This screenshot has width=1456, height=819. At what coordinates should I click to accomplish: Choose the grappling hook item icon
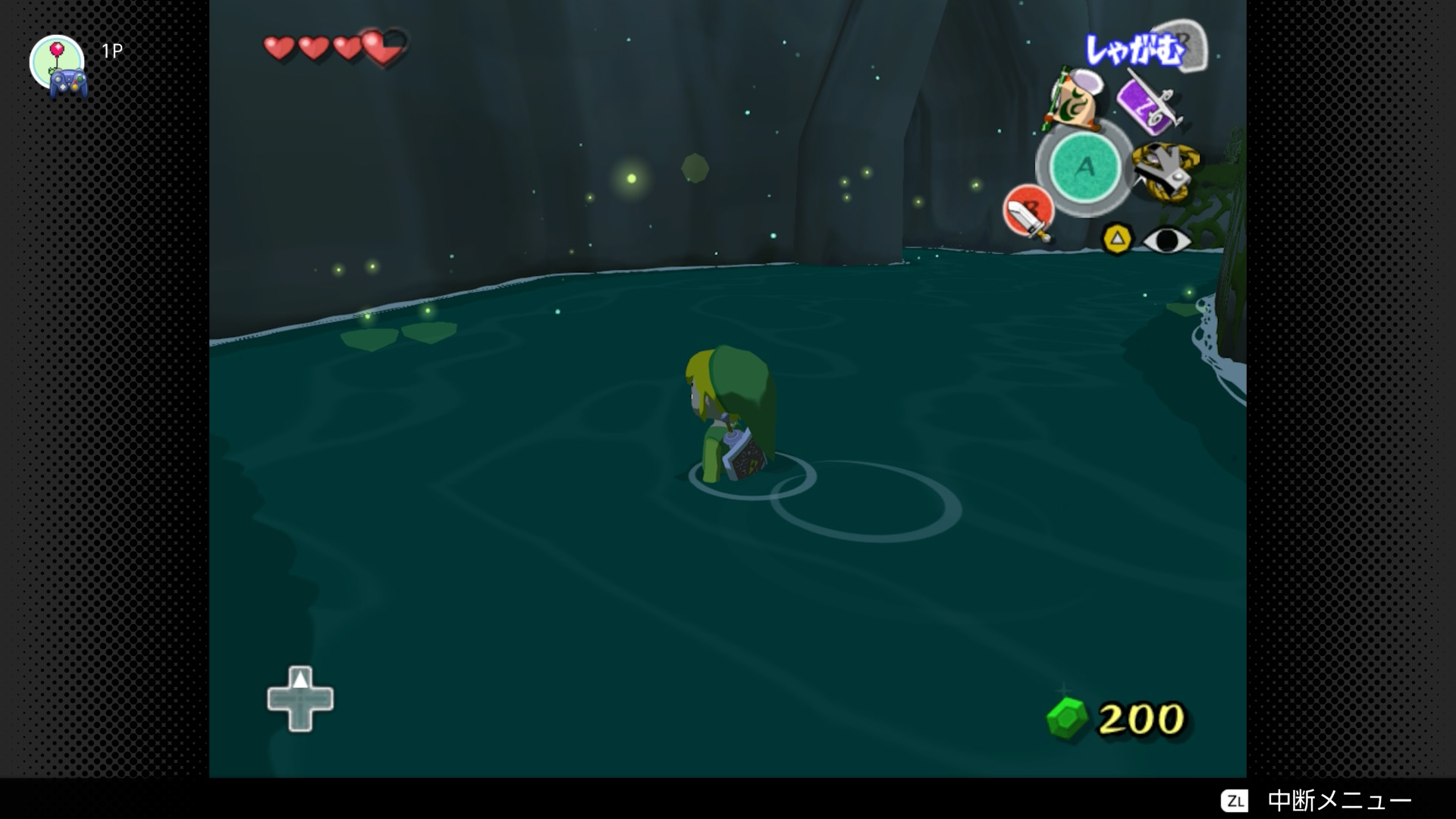1165,172
